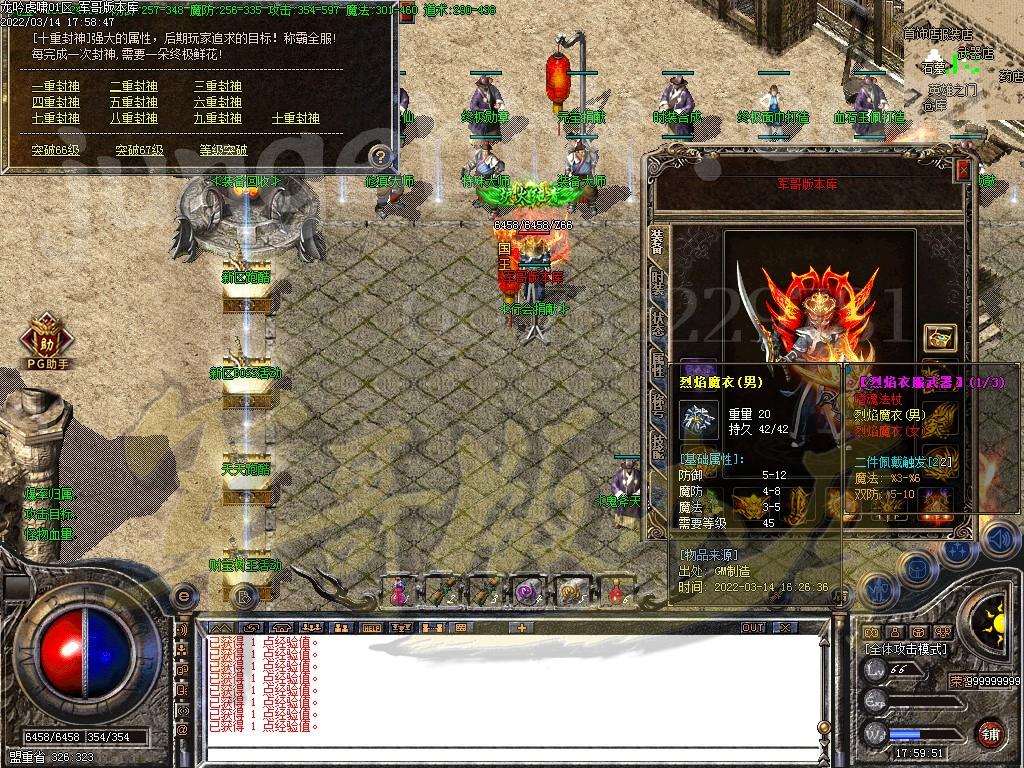Click the PG助手 assistant icon
The width and height of the screenshot is (1024, 768).
click(x=47, y=338)
